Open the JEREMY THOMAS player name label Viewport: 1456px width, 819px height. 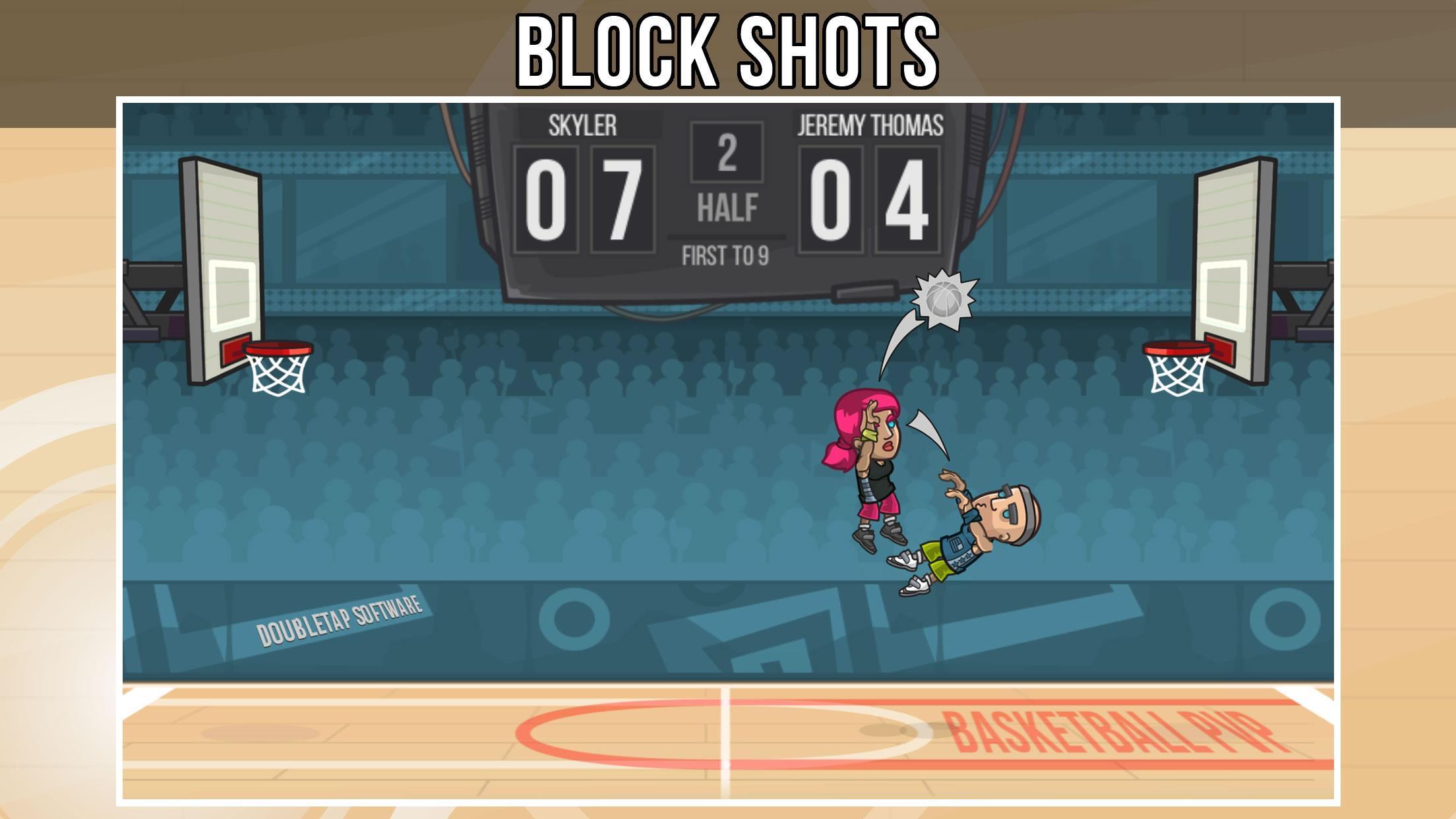[870, 125]
